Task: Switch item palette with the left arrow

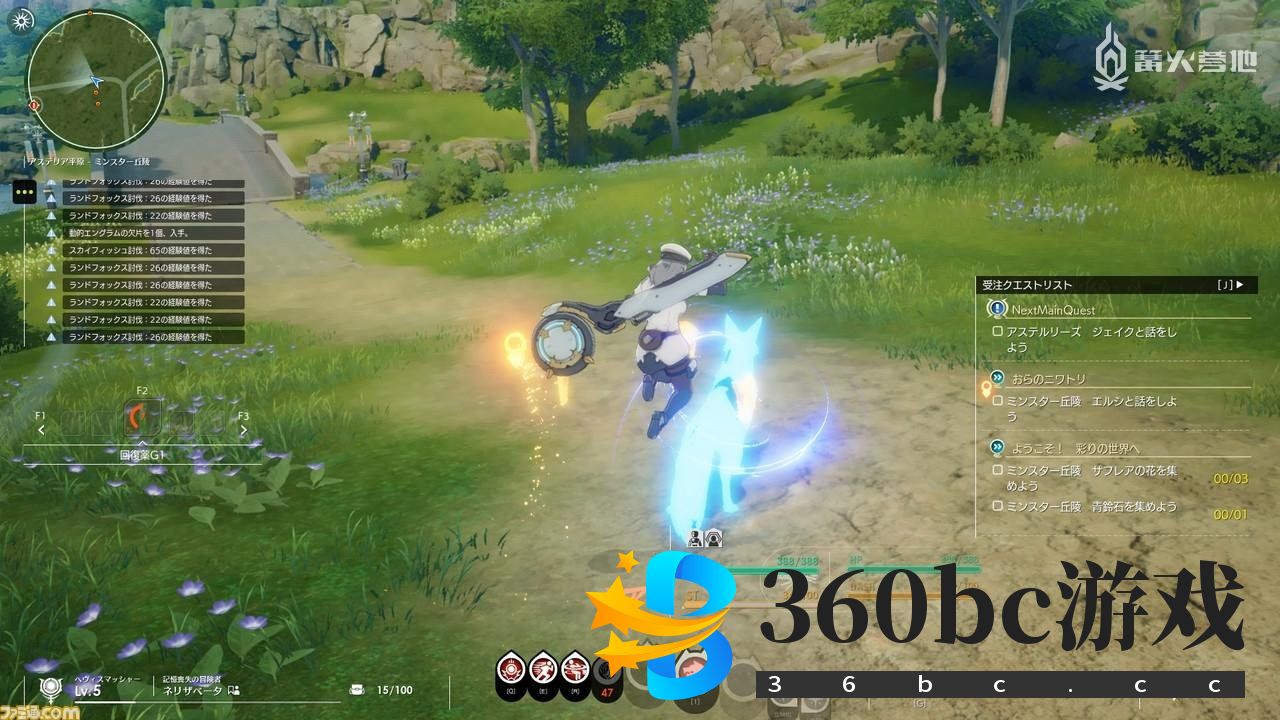Action: 41,430
